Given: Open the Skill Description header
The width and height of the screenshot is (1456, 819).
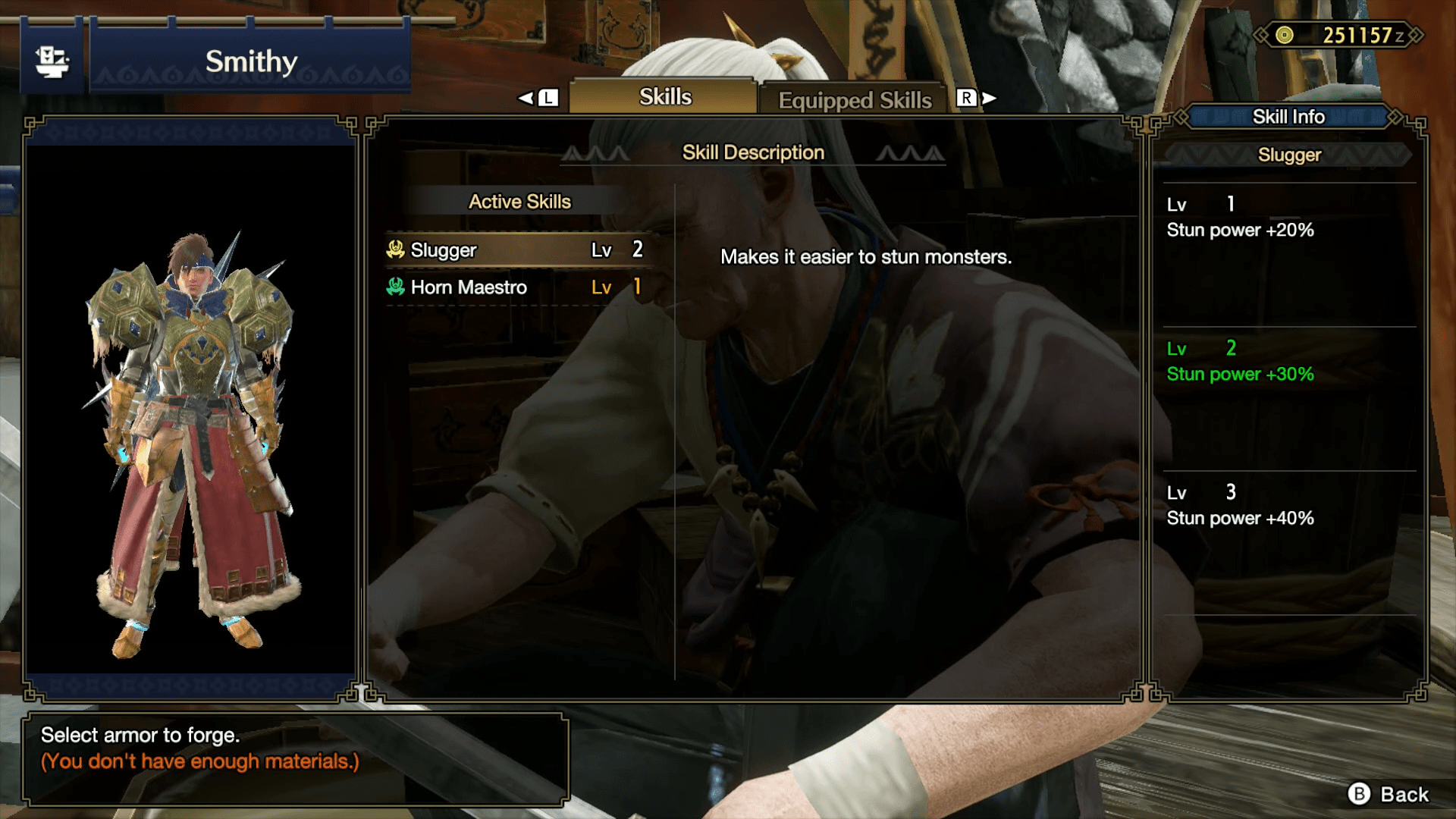Looking at the screenshot, I should point(753,152).
